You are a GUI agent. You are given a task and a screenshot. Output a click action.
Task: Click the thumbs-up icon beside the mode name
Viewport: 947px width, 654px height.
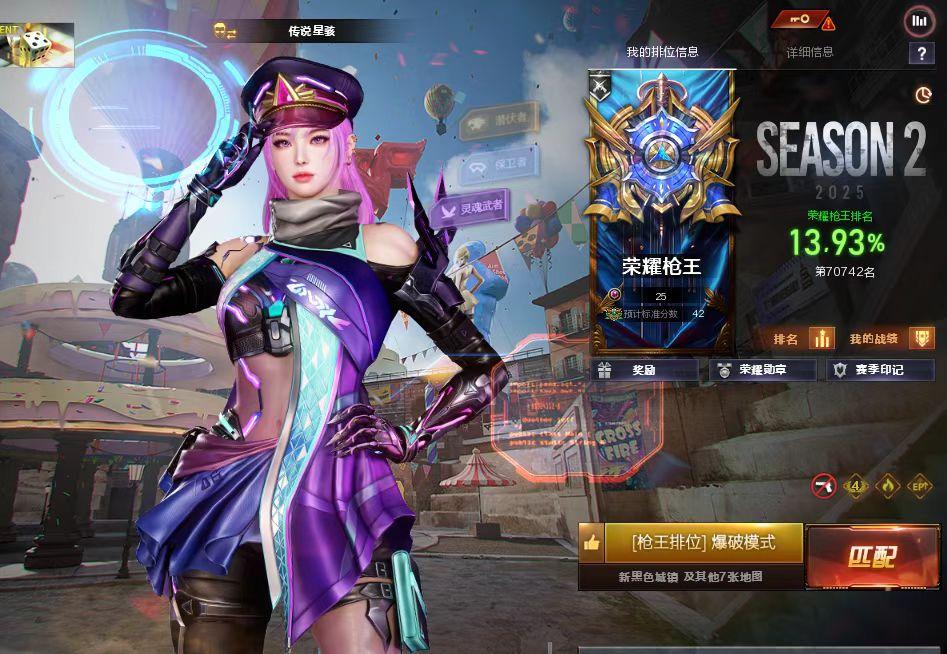591,543
